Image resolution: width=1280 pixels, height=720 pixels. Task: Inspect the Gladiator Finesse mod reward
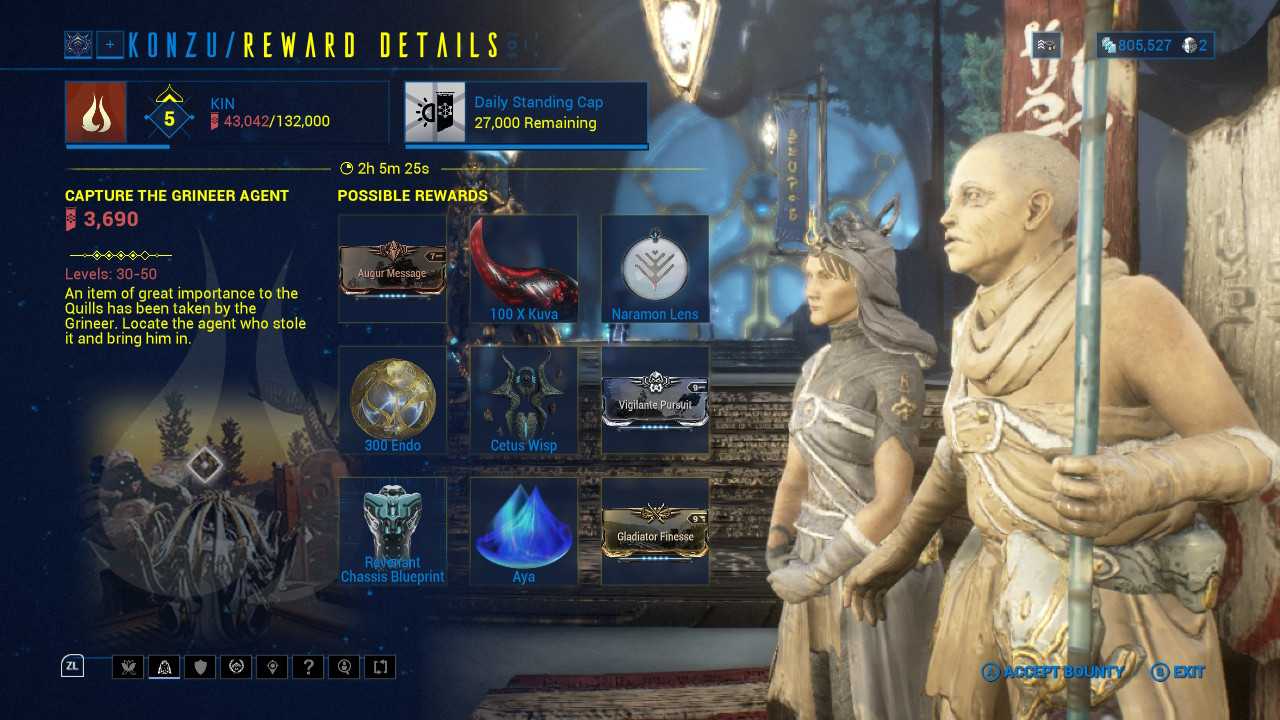[655, 531]
